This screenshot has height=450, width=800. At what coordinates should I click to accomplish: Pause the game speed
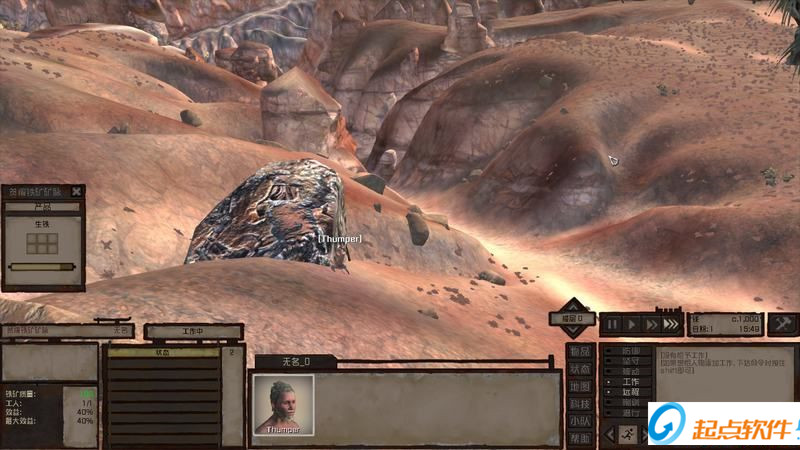[611, 324]
